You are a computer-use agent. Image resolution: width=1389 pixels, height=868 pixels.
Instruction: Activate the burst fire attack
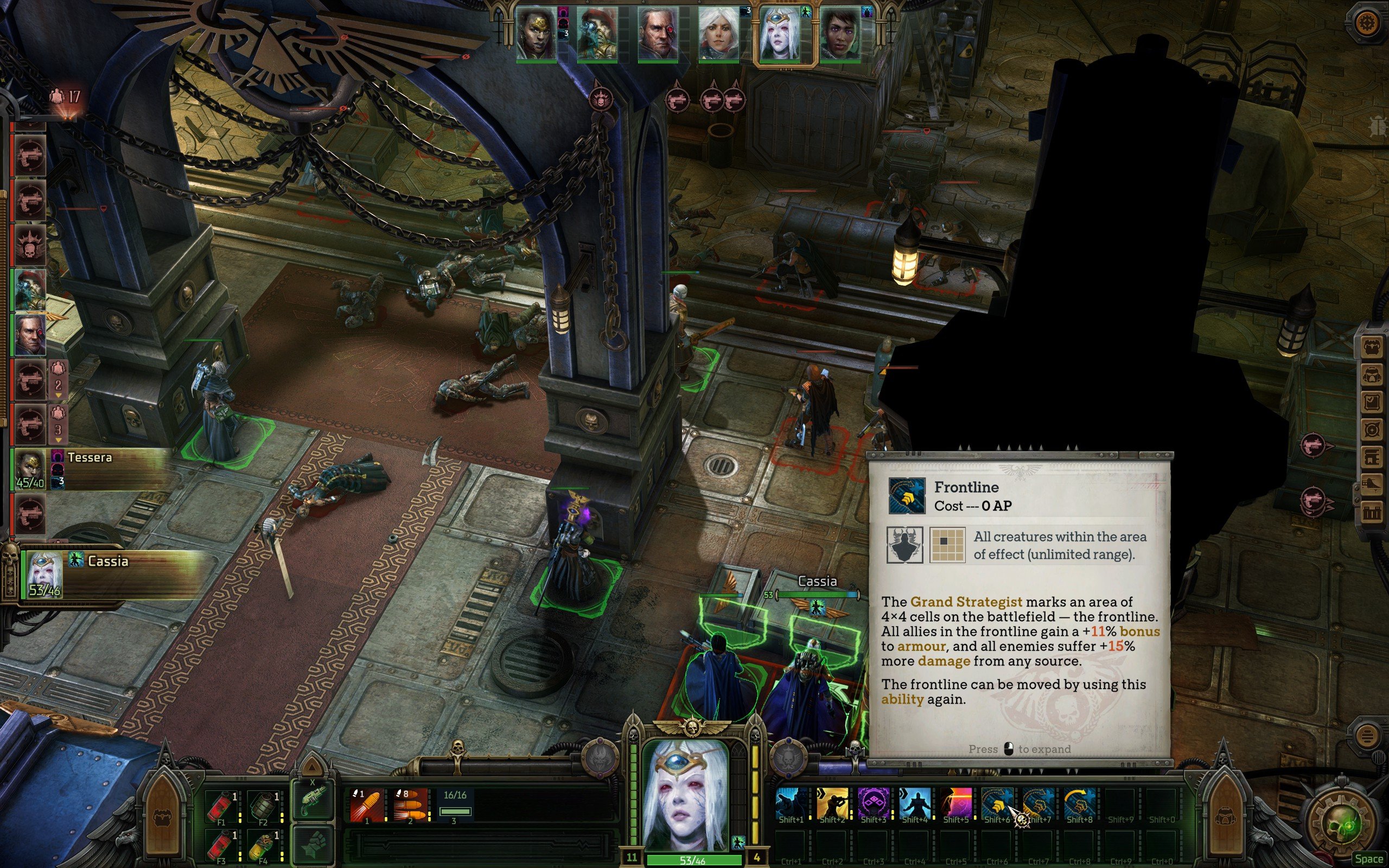click(x=410, y=805)
